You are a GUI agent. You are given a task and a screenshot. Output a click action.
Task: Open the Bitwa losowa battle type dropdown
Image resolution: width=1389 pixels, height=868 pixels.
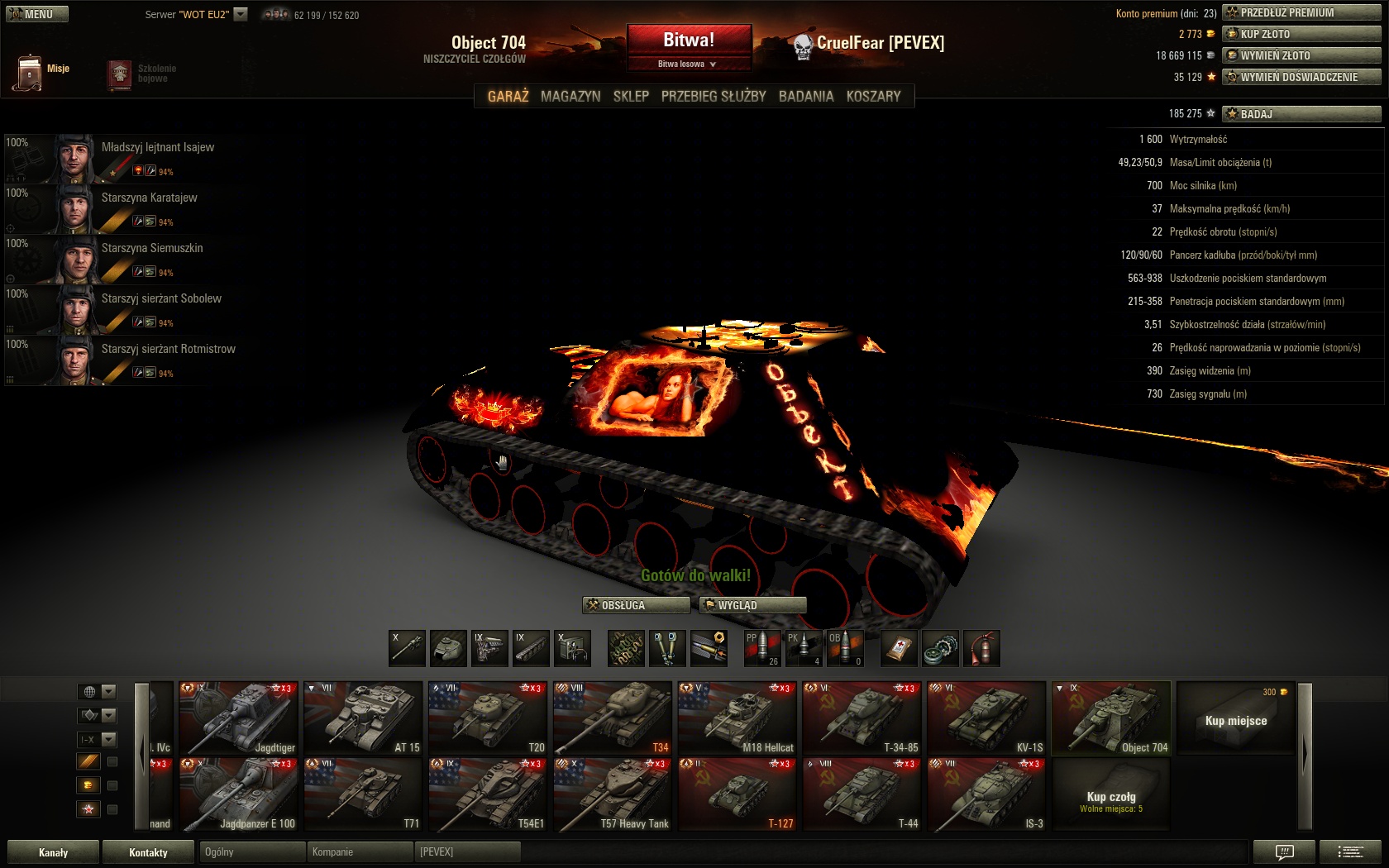click(688, 64)
